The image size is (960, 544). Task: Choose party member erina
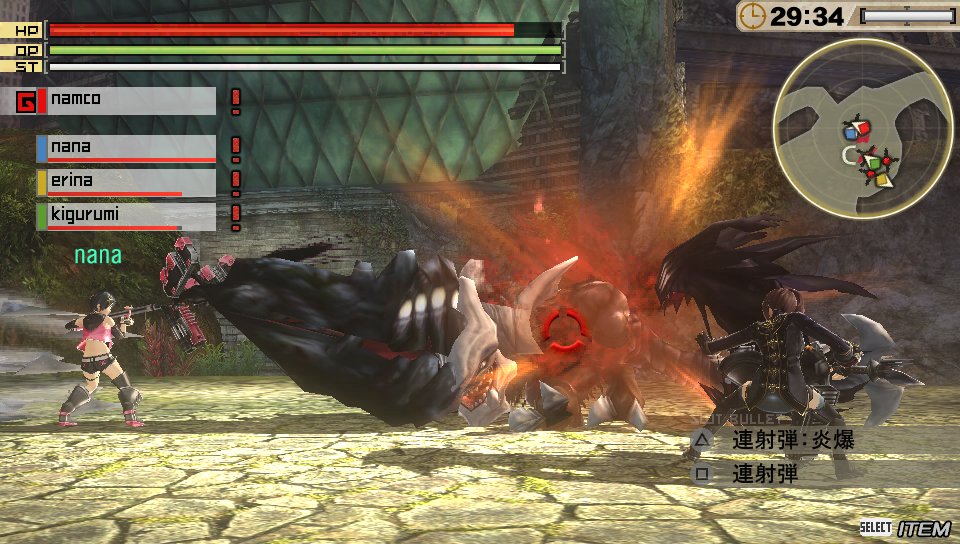(x=127, y=182)
